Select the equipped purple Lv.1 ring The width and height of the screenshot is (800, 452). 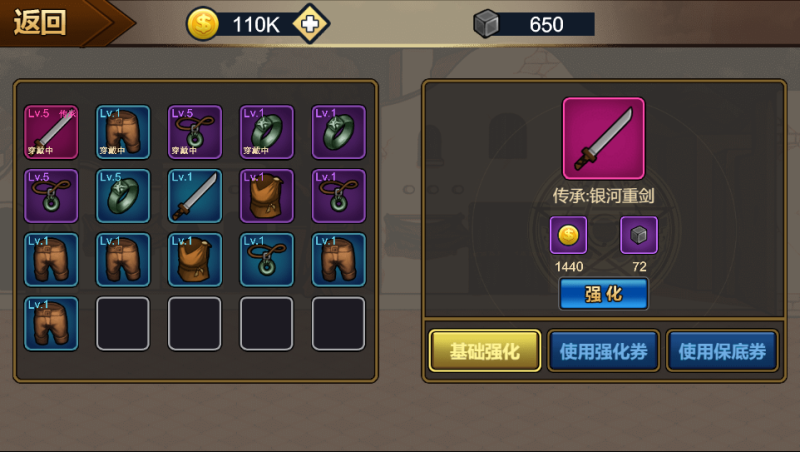pyautogui.click(x=267, y=131)
